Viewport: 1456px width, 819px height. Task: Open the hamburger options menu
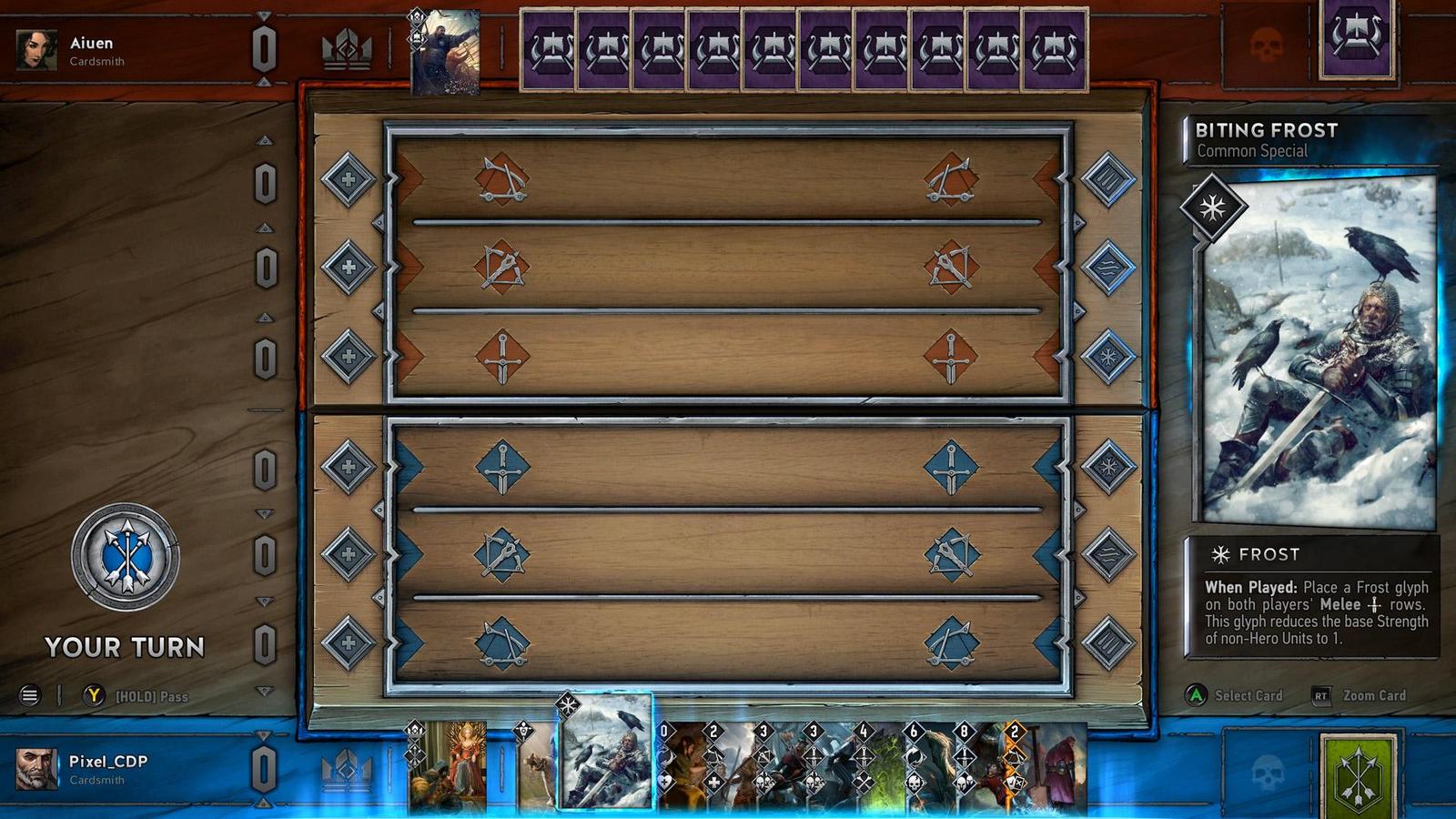(30, 695)
